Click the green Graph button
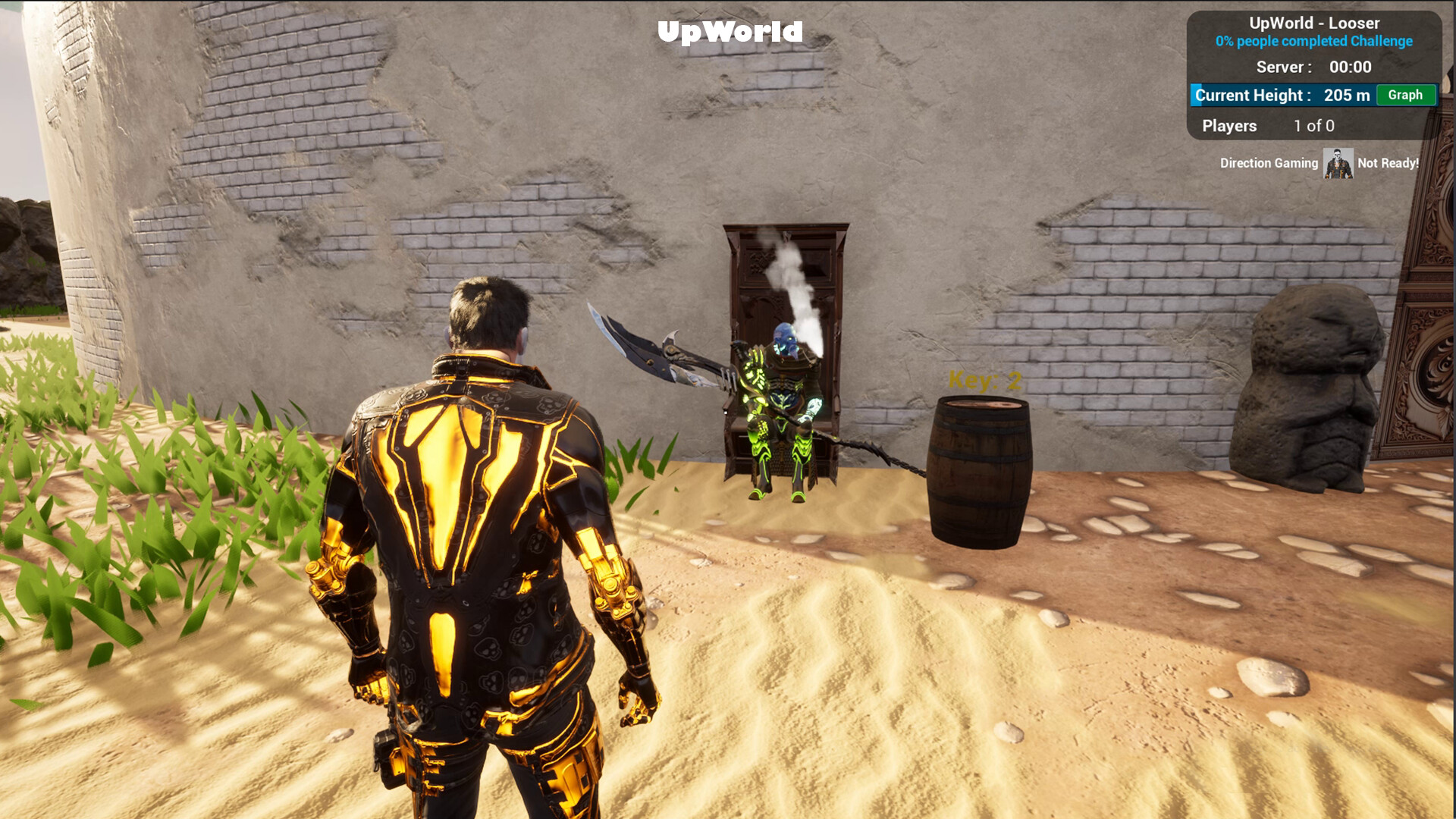 point(1405,95)
